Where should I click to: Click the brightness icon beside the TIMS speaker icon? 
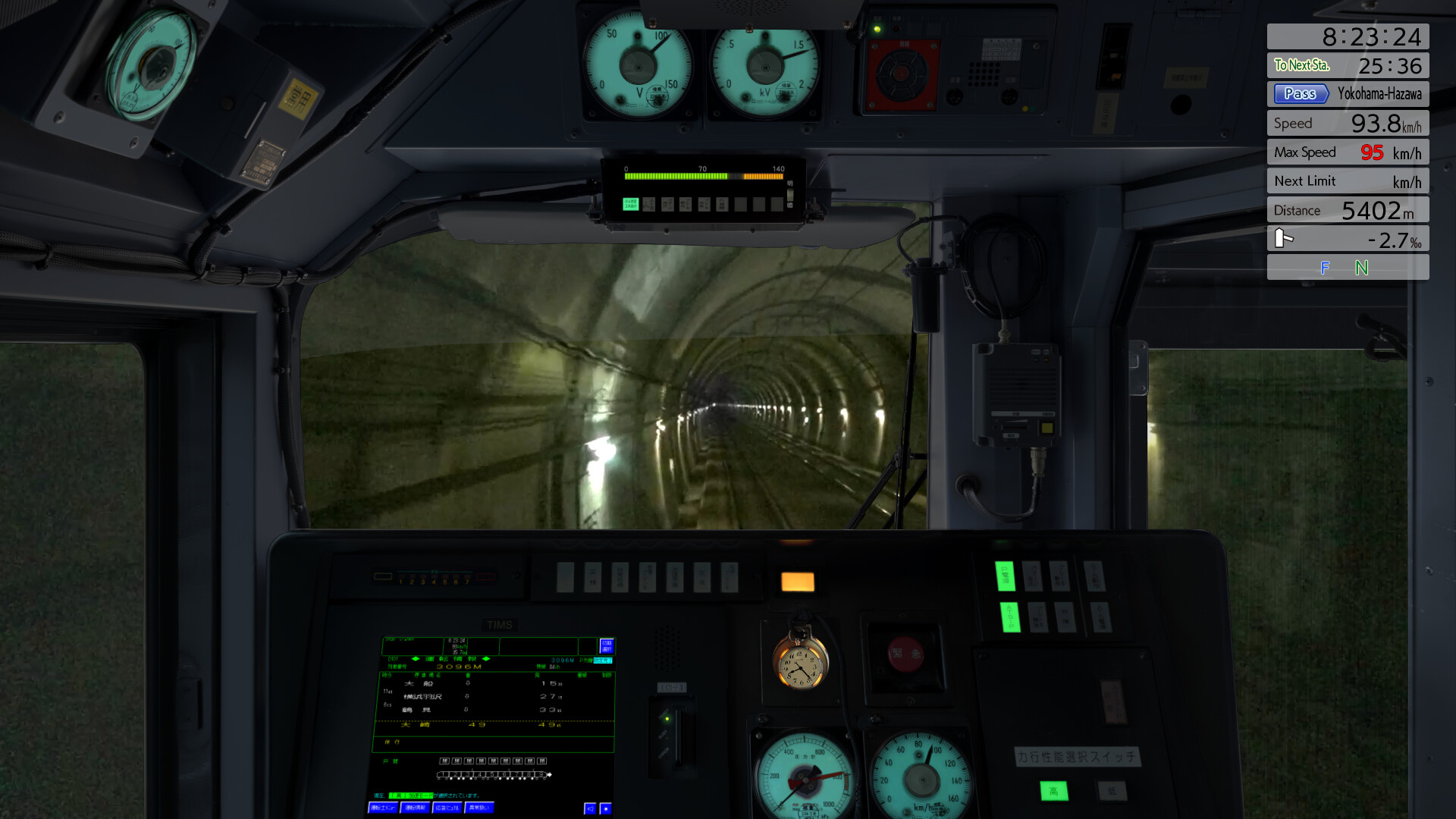click(x=606, y=808)
